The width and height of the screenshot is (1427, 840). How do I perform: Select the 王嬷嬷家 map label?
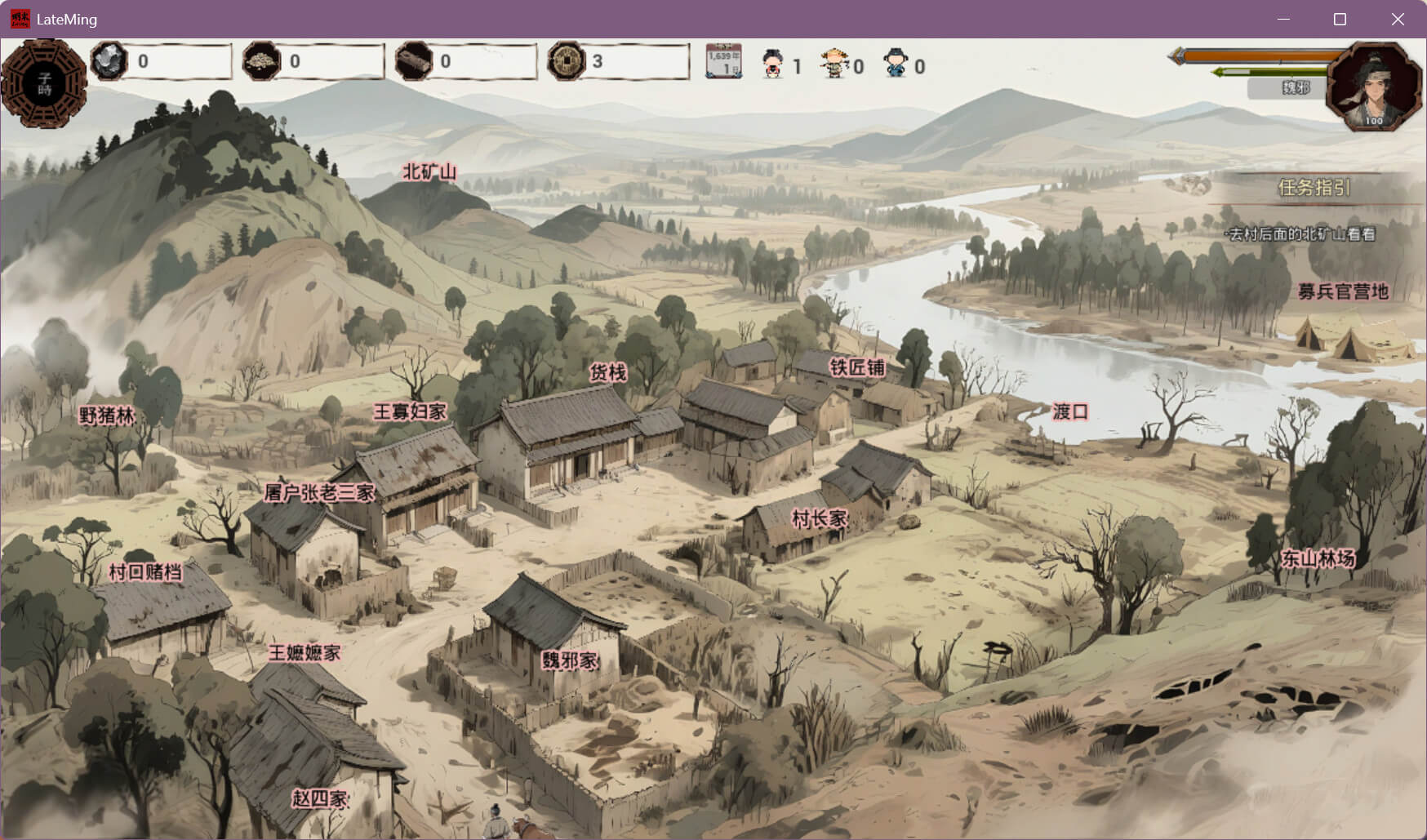pyautogui.click(x=305, y=652)
